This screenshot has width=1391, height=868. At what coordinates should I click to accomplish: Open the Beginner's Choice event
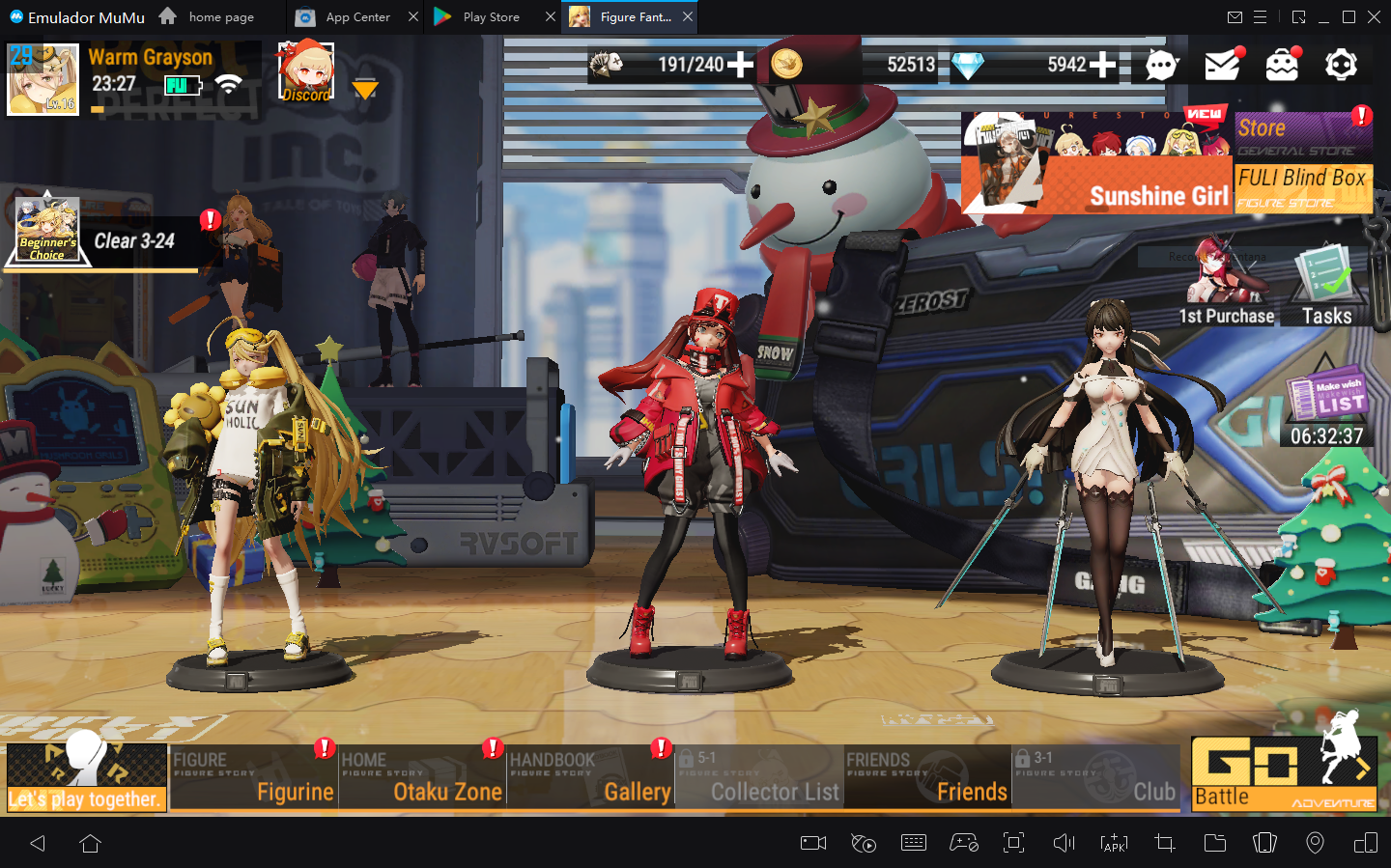point(46,231)
